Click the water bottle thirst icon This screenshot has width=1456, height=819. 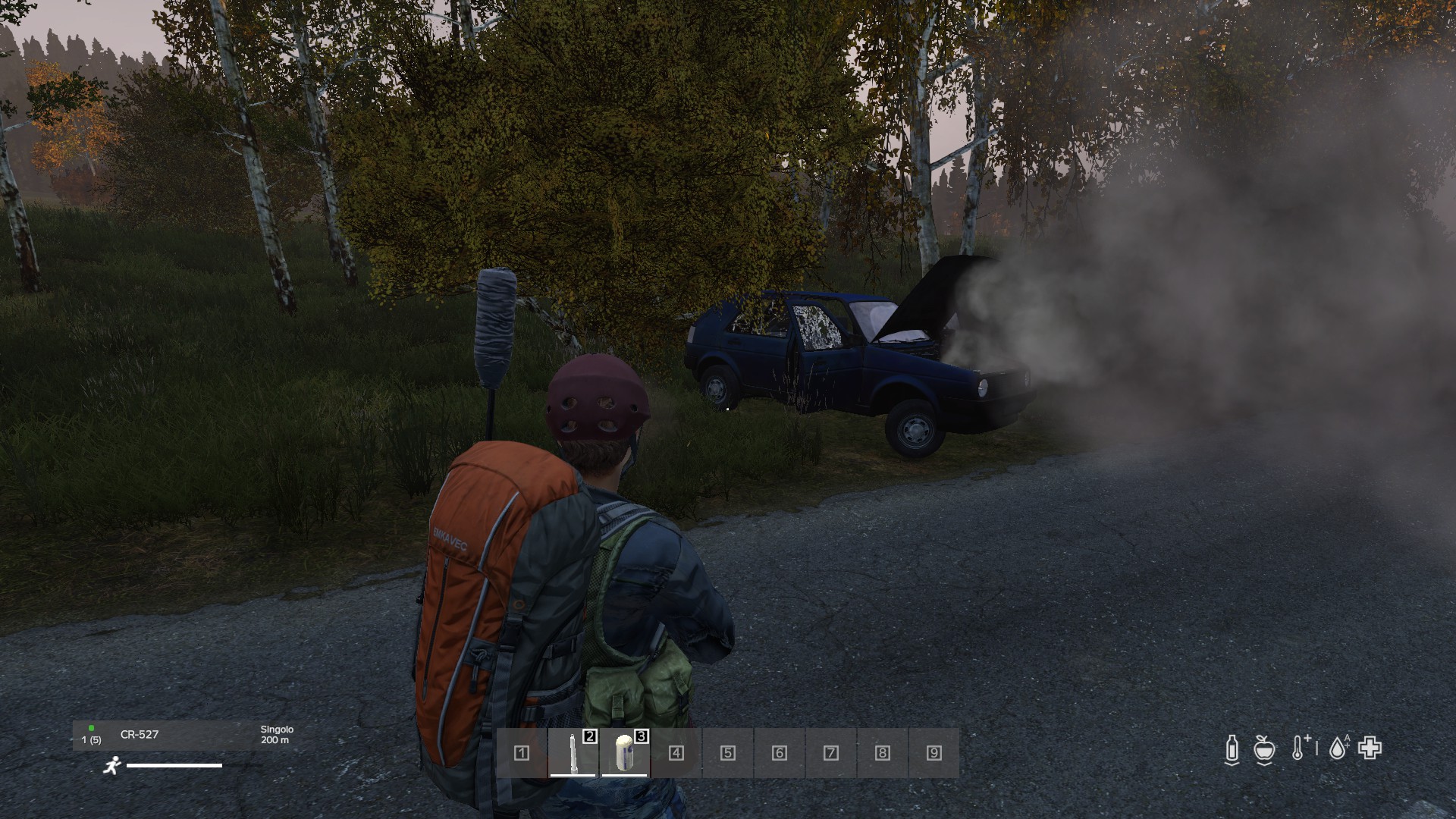(1232, 748)
